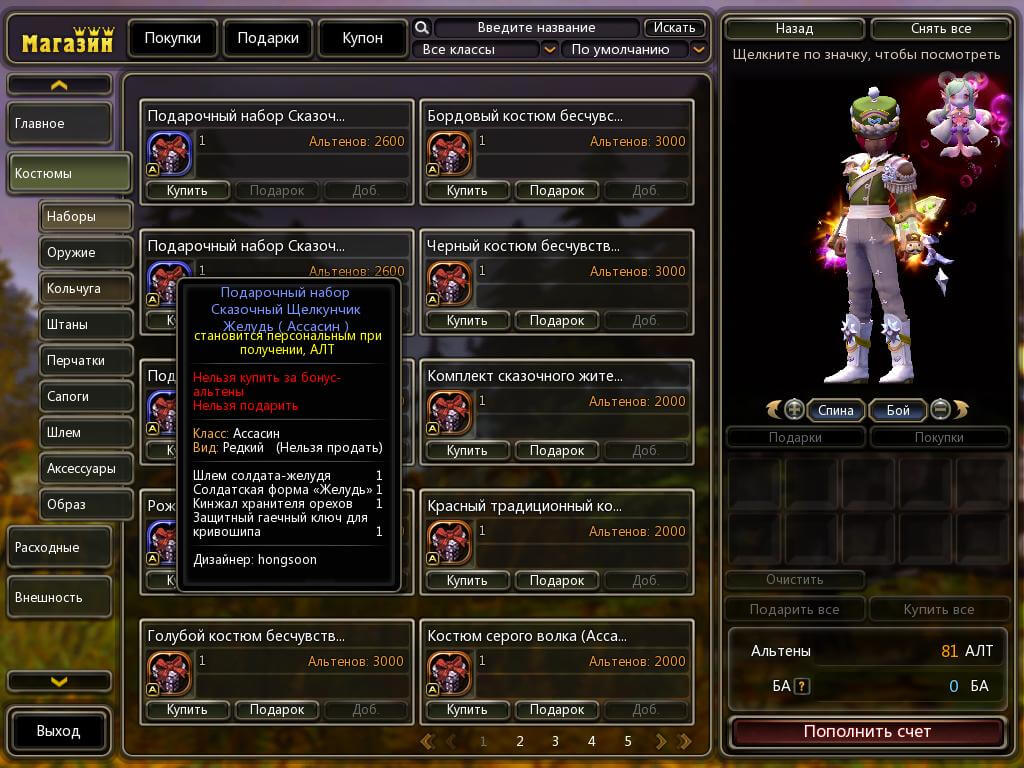Open the Купон tab
This screenshot has height=768, width=1024.
point(362,38)
